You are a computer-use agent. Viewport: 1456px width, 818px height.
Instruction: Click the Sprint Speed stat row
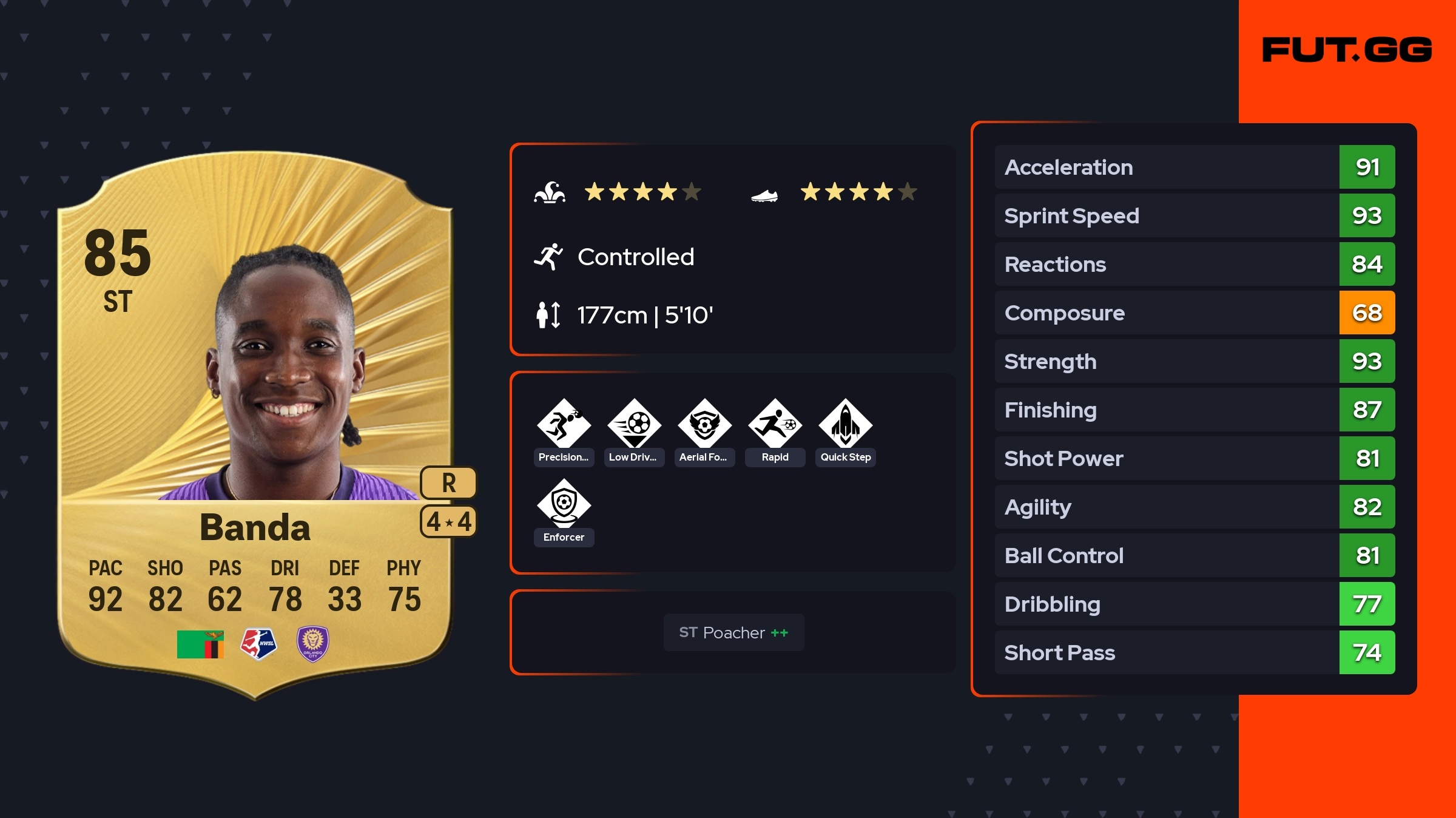click(x=1194, y=215)
